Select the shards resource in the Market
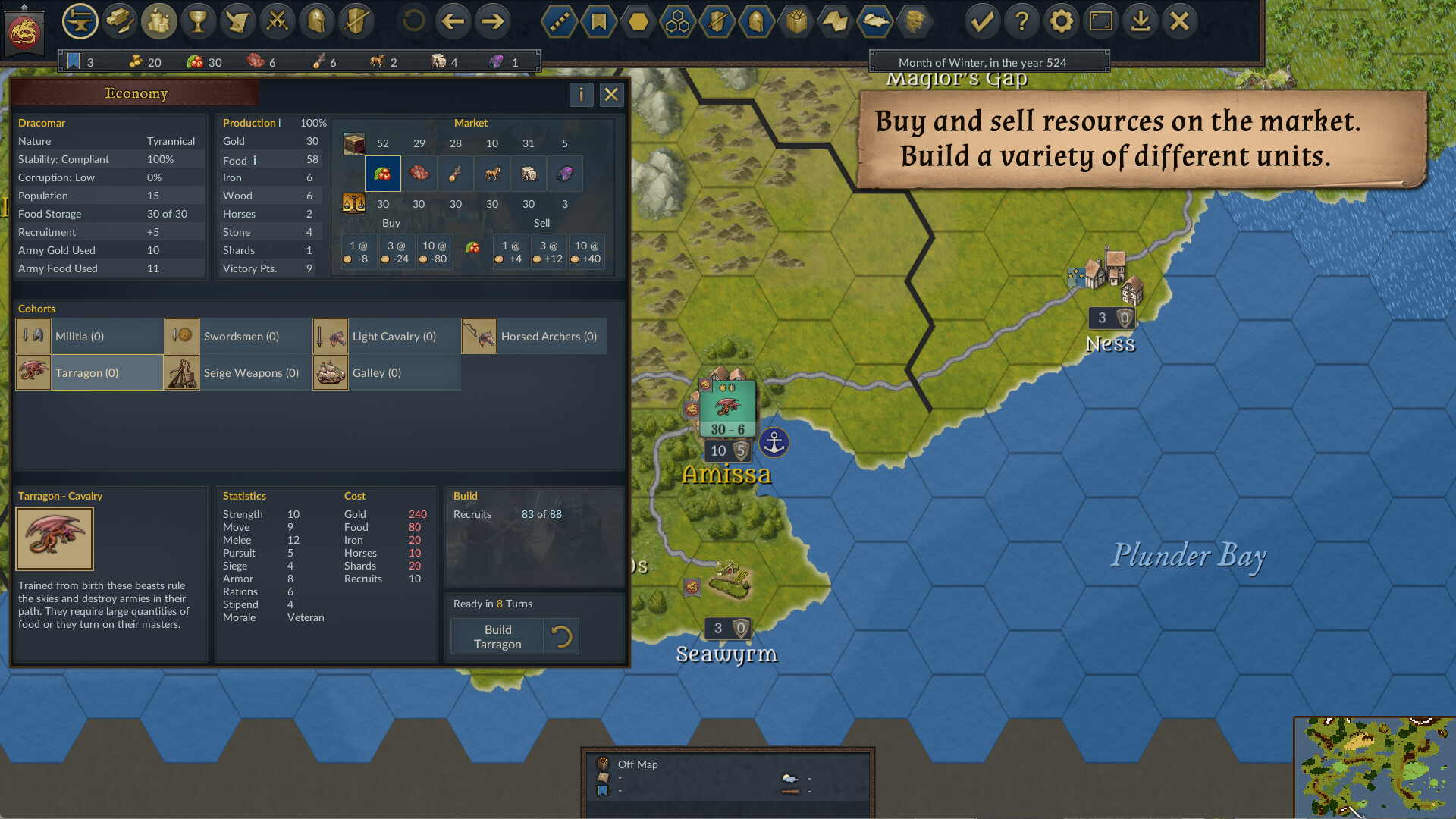1456x819 pixels. click(x=565, y=174)
